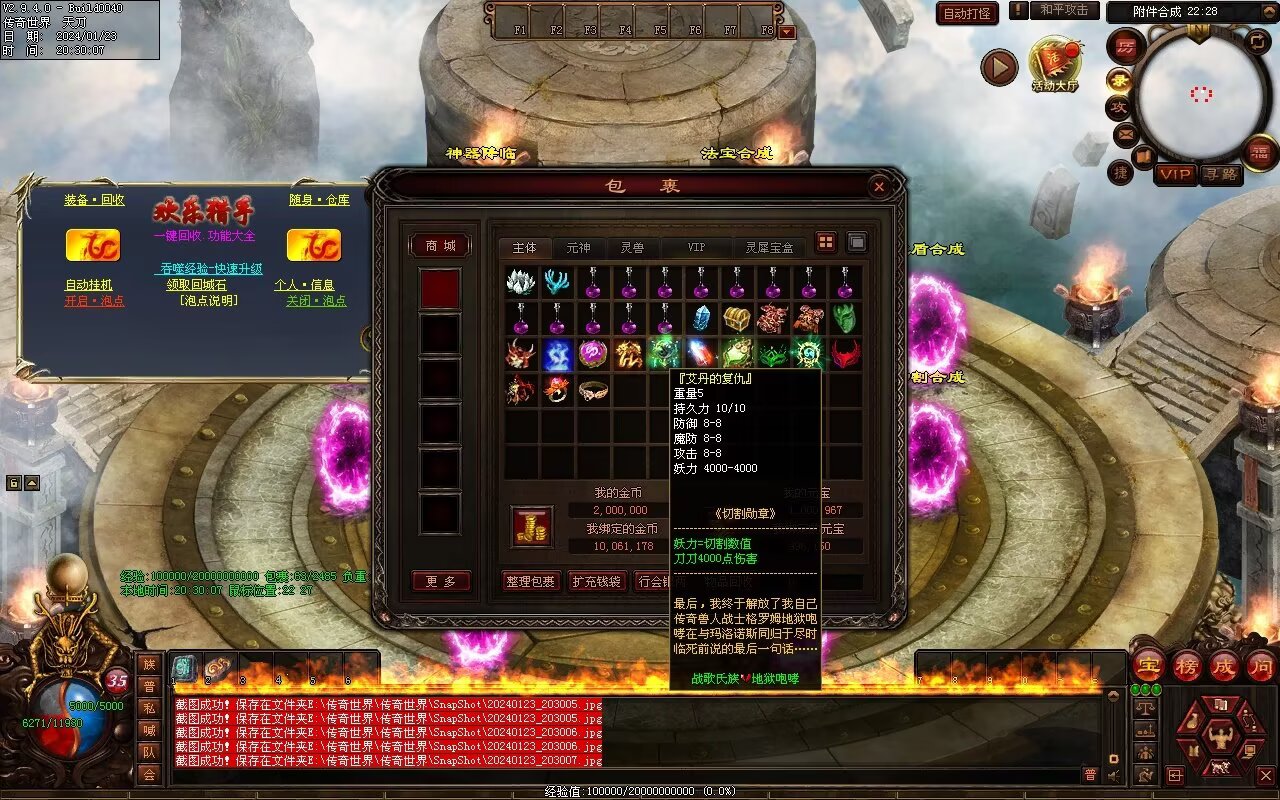Select the golden treasure chest item

point(737,319)
